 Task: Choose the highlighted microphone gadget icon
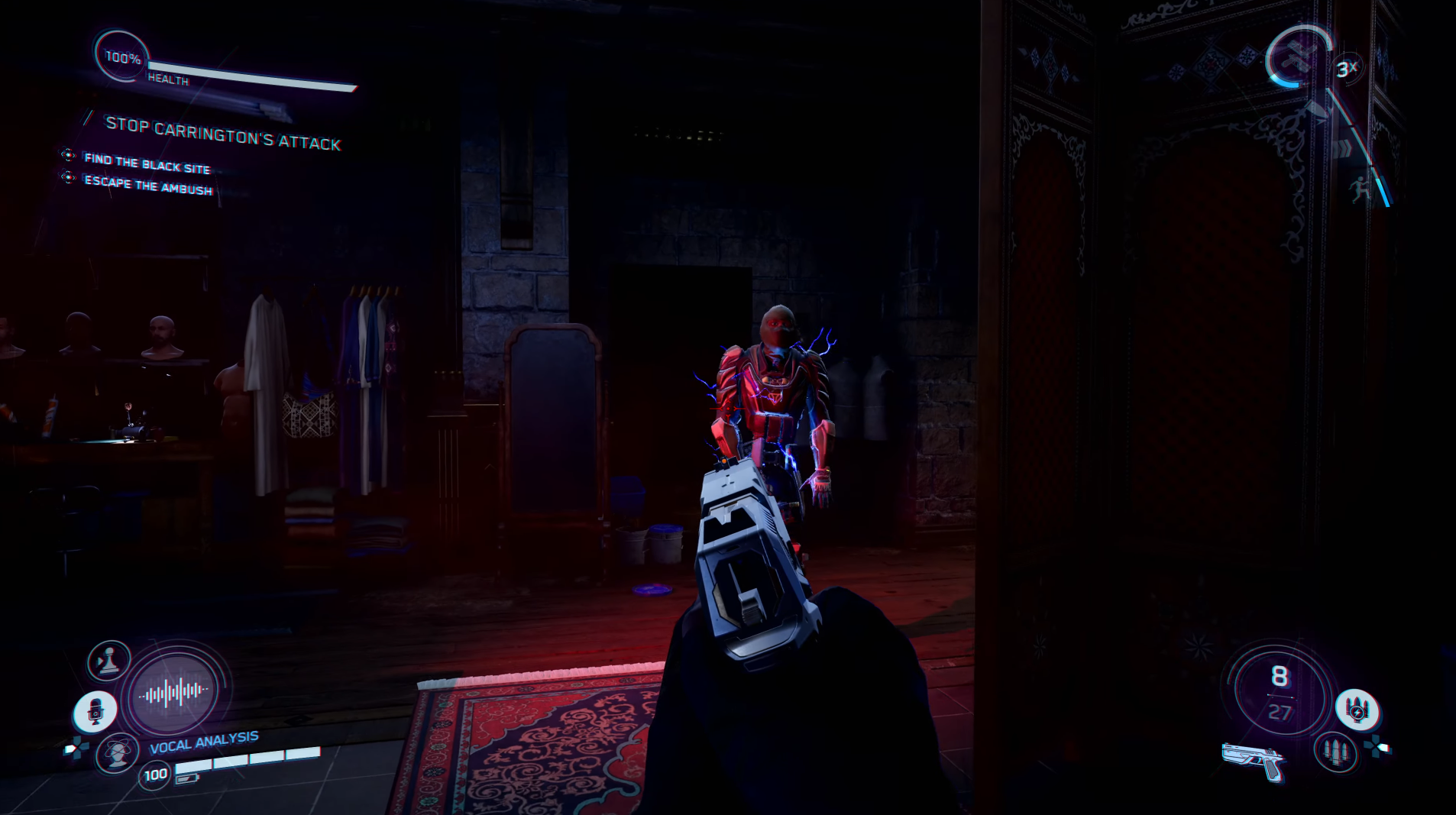(95, 712)
